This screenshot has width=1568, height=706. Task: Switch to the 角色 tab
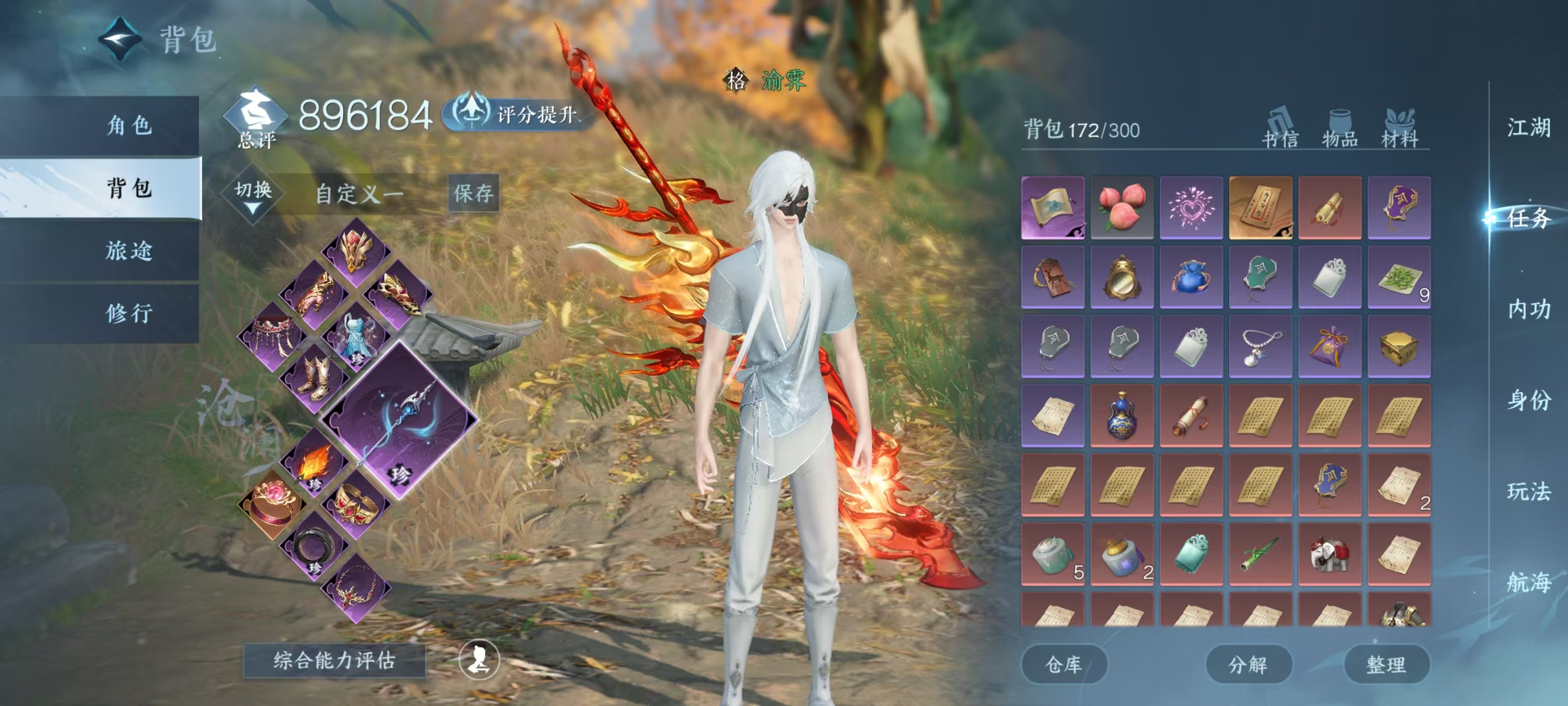pos(128,126)
